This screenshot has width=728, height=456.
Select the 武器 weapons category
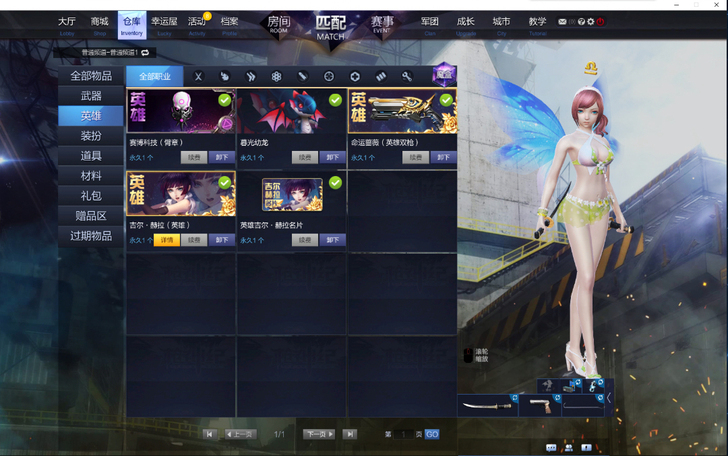91,96
